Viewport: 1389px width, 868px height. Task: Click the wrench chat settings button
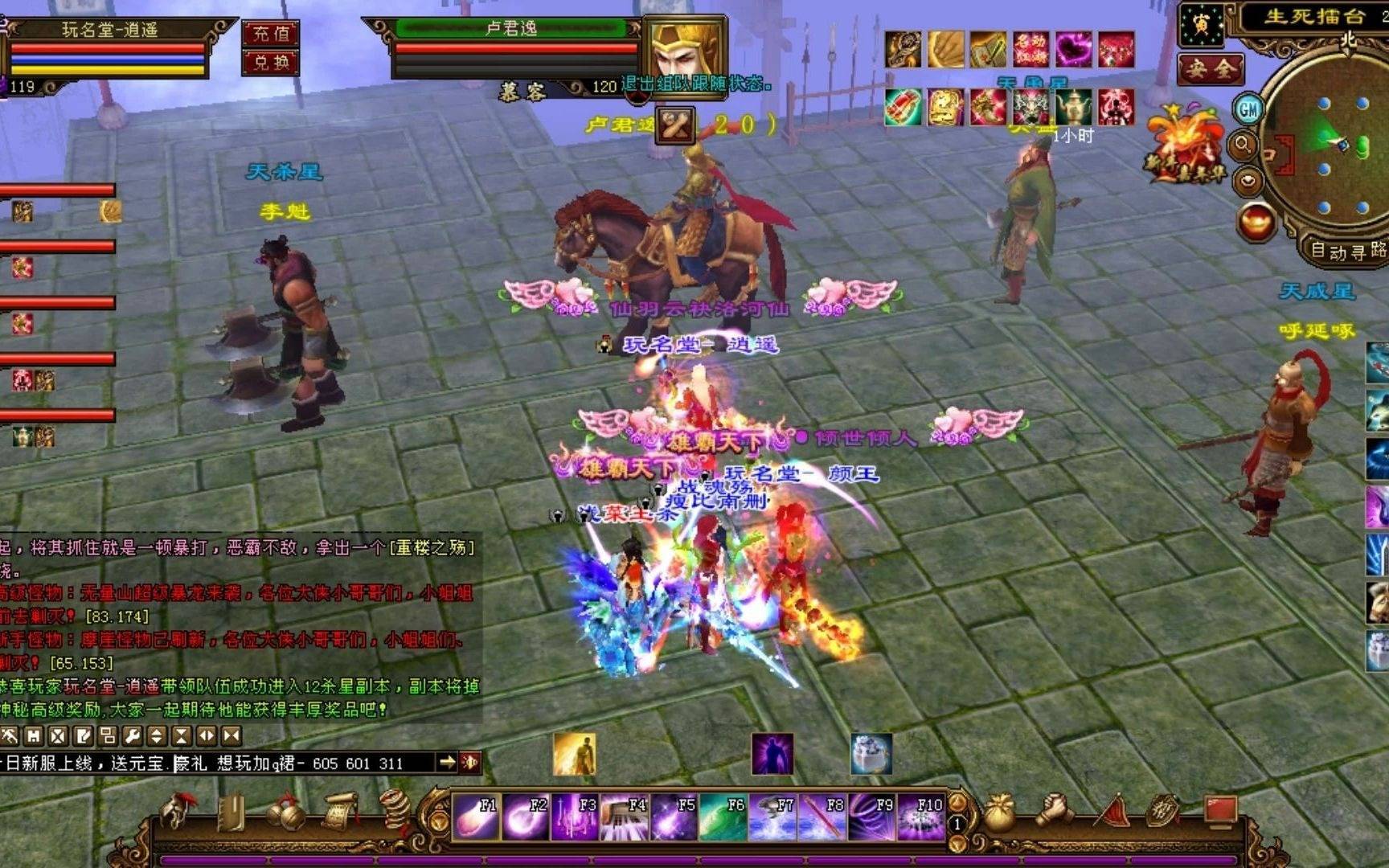132,735
